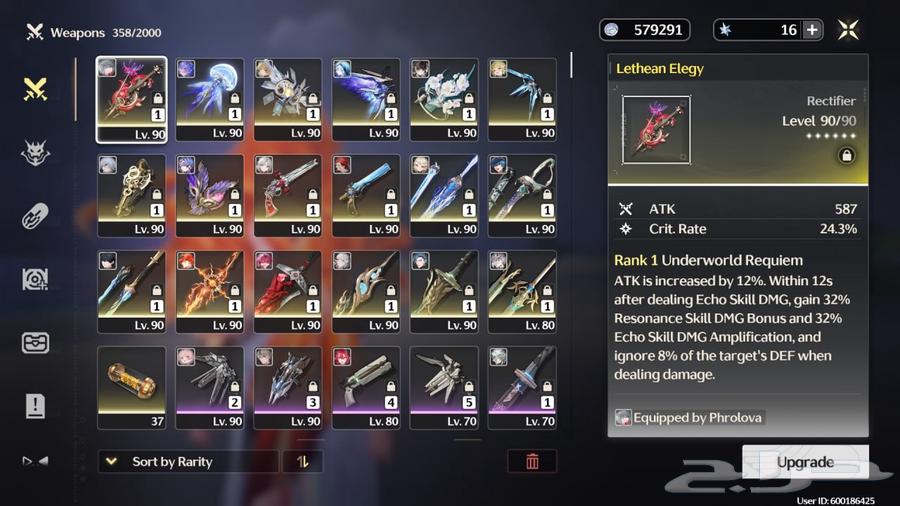
Task: Select the jellyfish weapon slot
Action: [210, 99]
